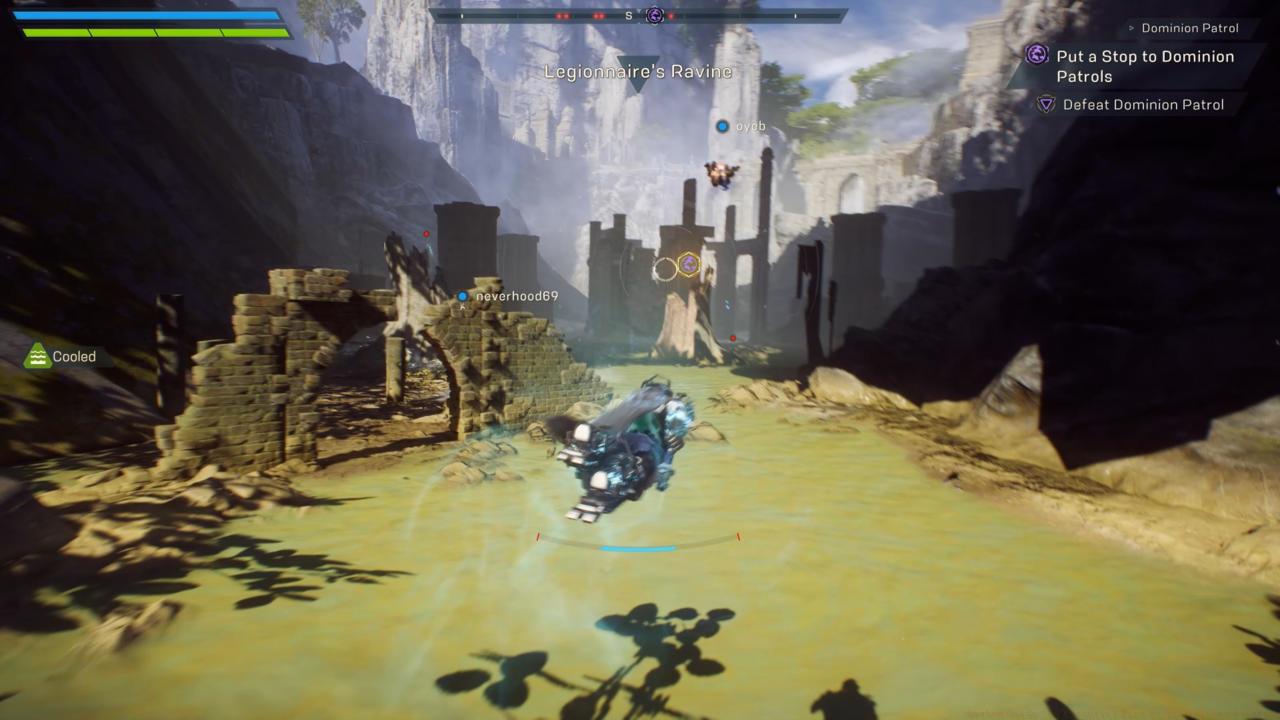The width and height of the screenshot is (1280, 720).
Task: Click the red enemy blip right of the waypoint
Action: (x=734, y=338)
